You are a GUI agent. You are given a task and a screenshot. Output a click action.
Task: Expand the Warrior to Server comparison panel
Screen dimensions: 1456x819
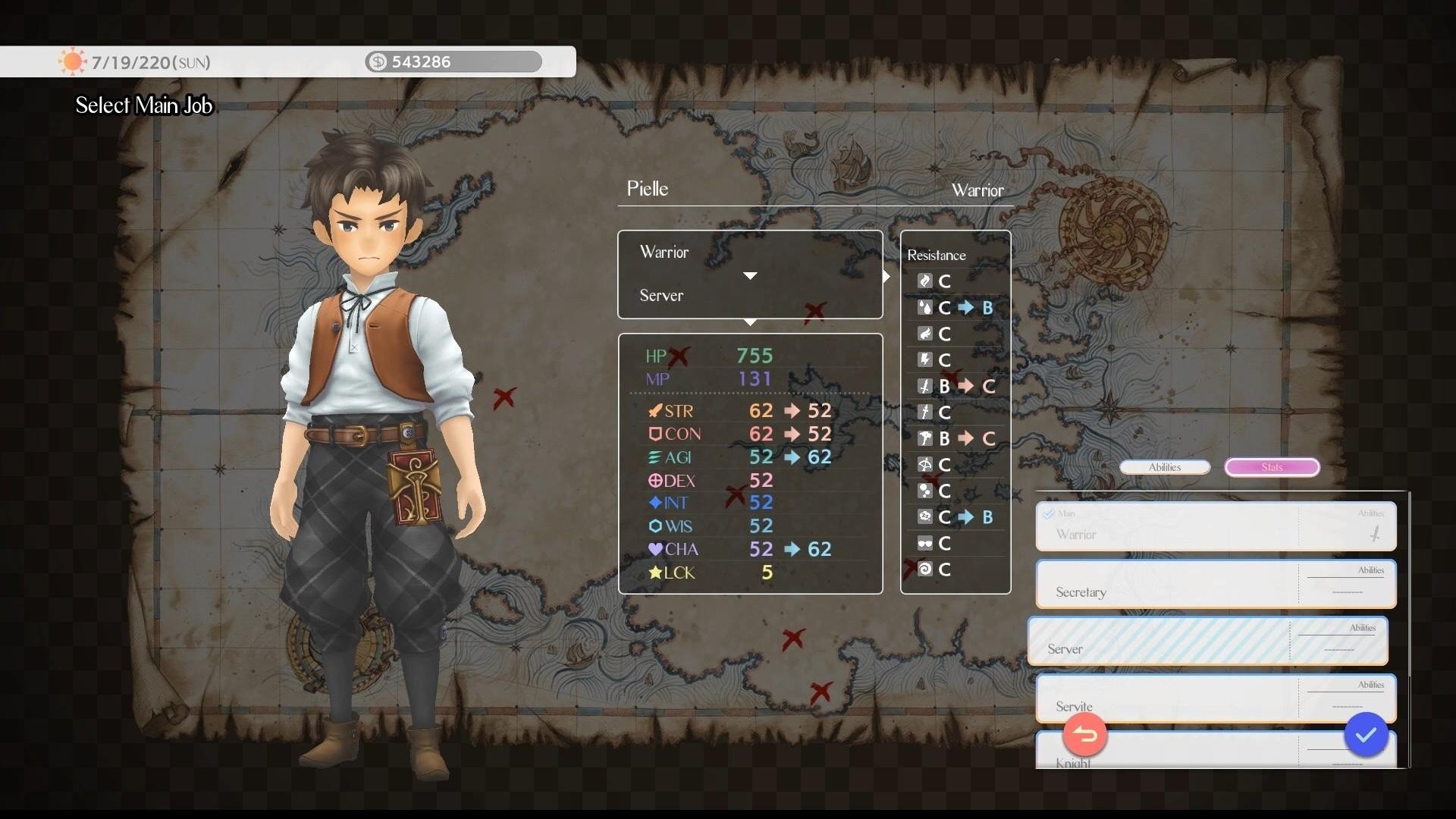tap(750, 275)
